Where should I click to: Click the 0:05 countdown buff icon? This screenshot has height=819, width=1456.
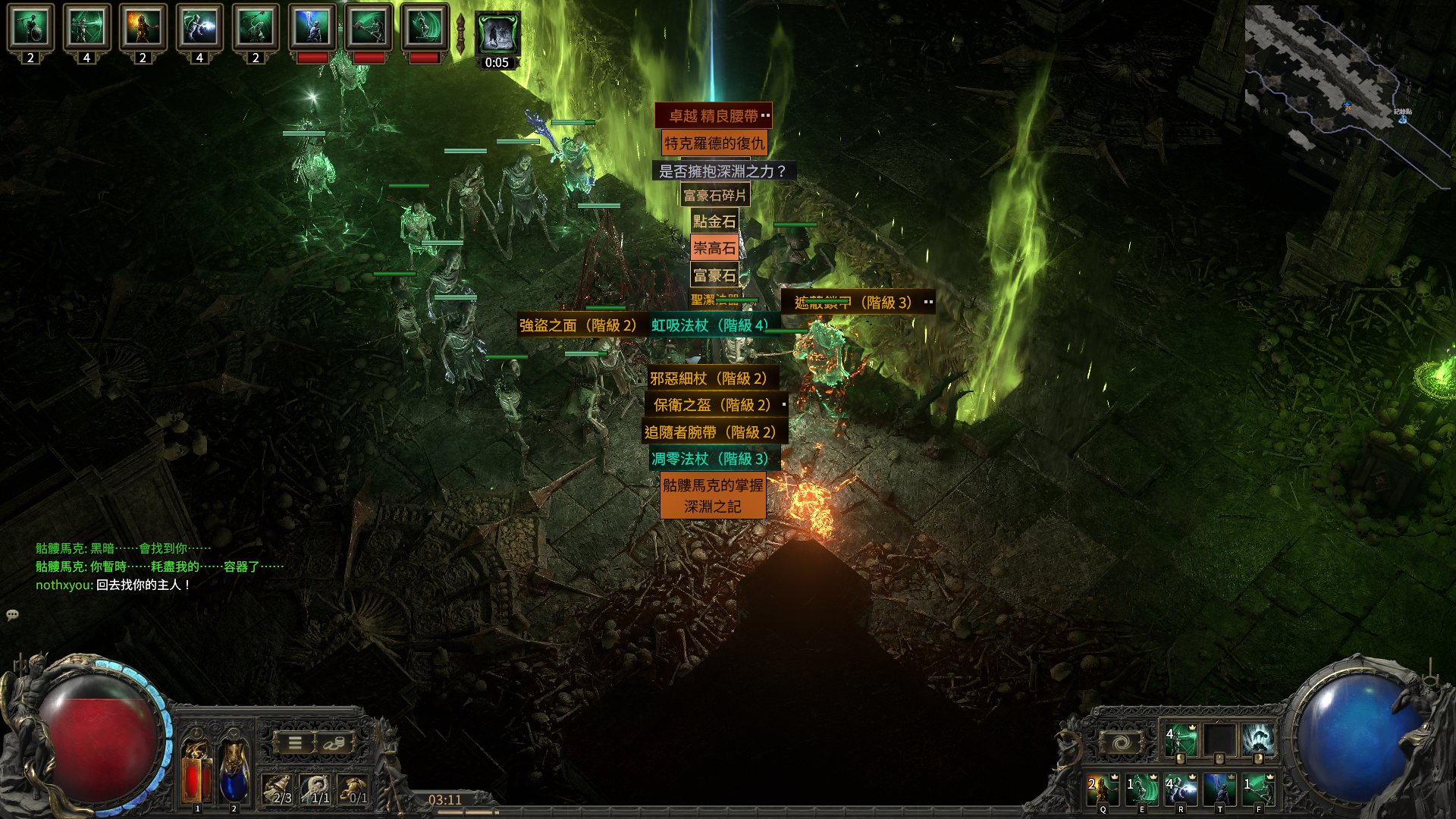pos(497,38)
